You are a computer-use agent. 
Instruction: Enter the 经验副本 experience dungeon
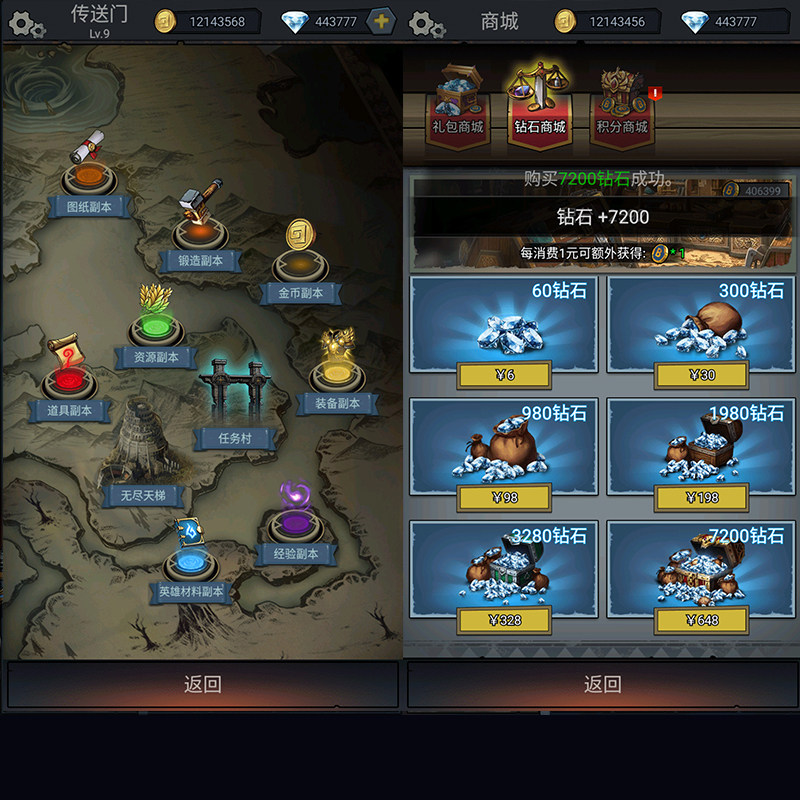[x=295, y=527]
